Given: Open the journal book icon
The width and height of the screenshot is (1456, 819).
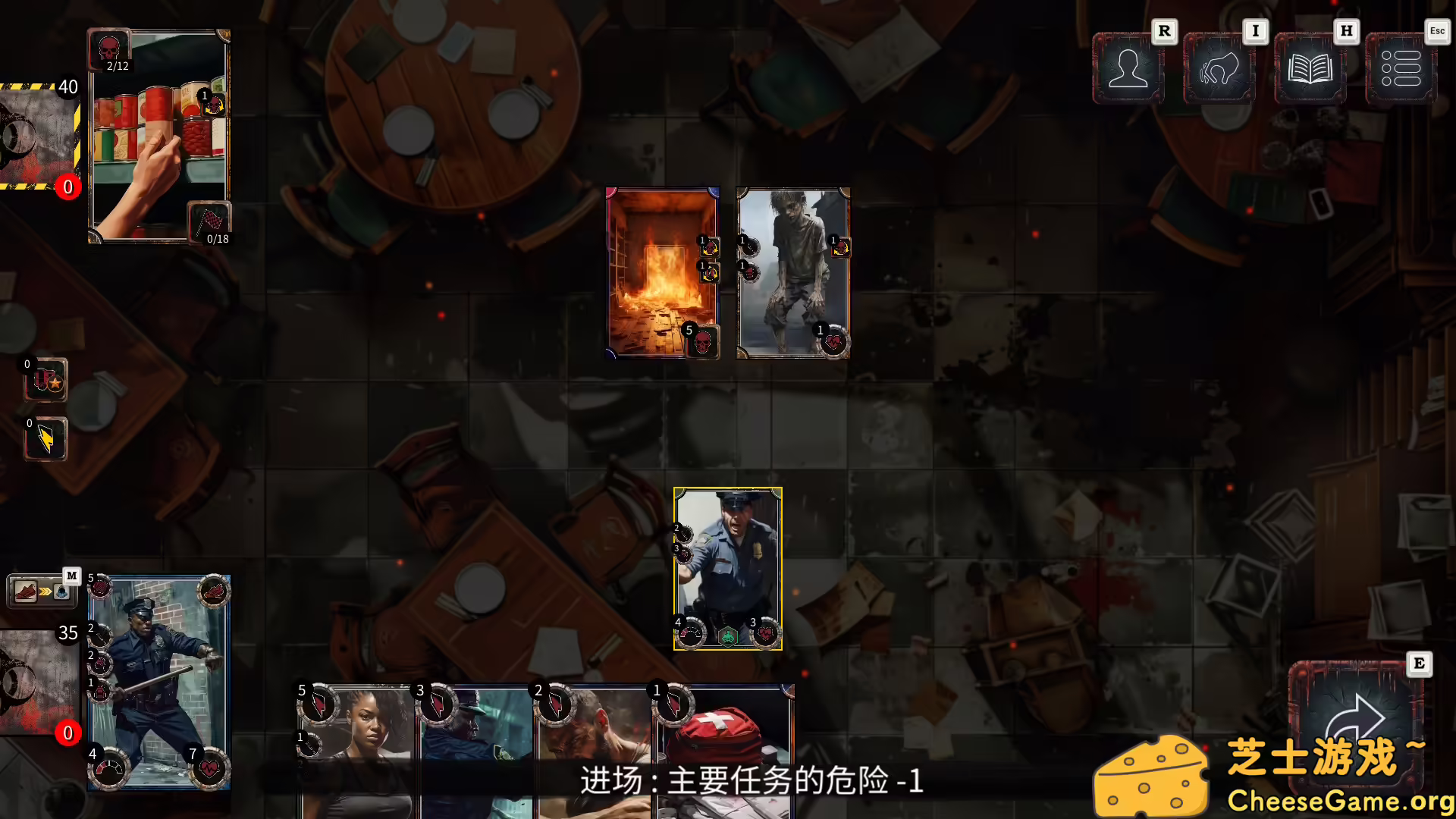Looking at the screenshot, I should [x=1310, y=70].
